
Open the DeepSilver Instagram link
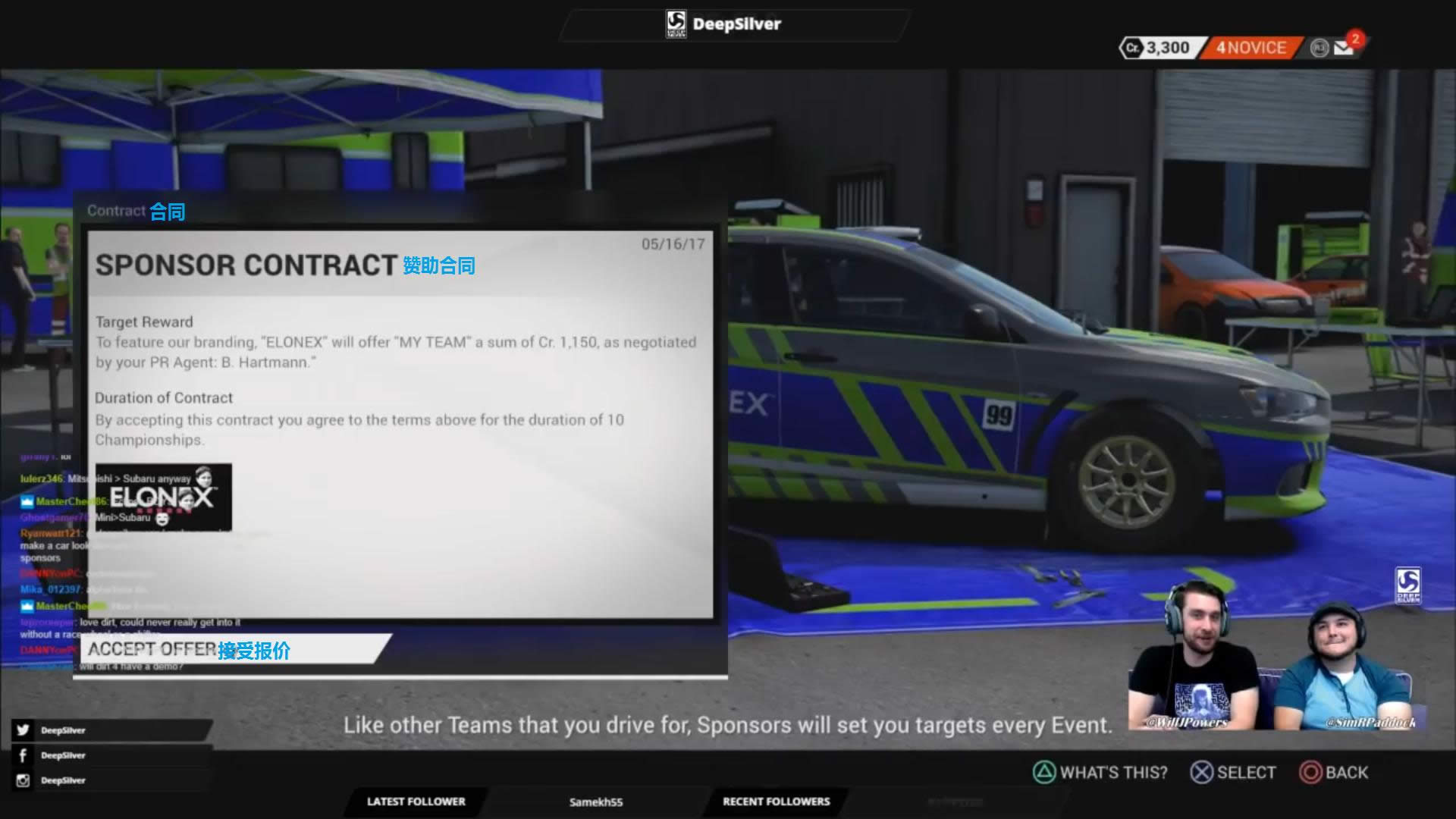62,780
